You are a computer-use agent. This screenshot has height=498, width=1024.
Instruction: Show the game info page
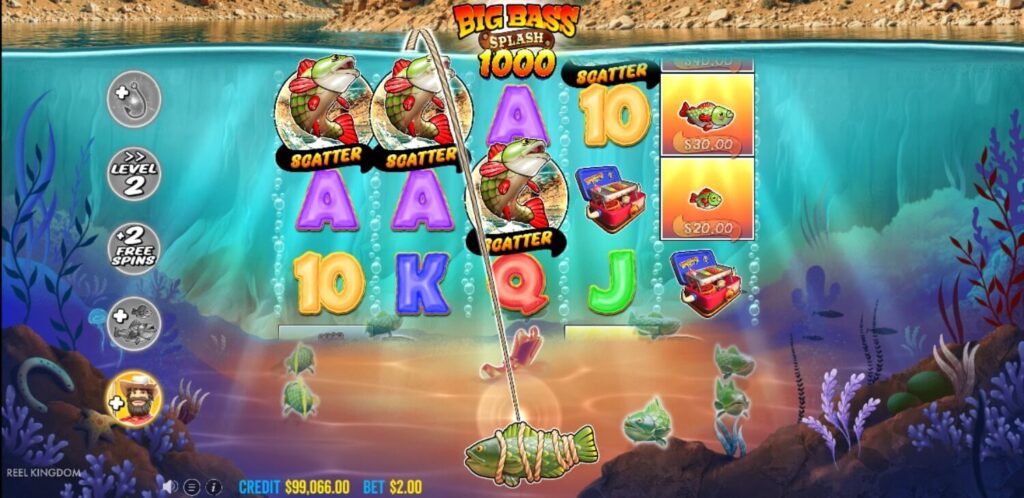coord(212,487)
